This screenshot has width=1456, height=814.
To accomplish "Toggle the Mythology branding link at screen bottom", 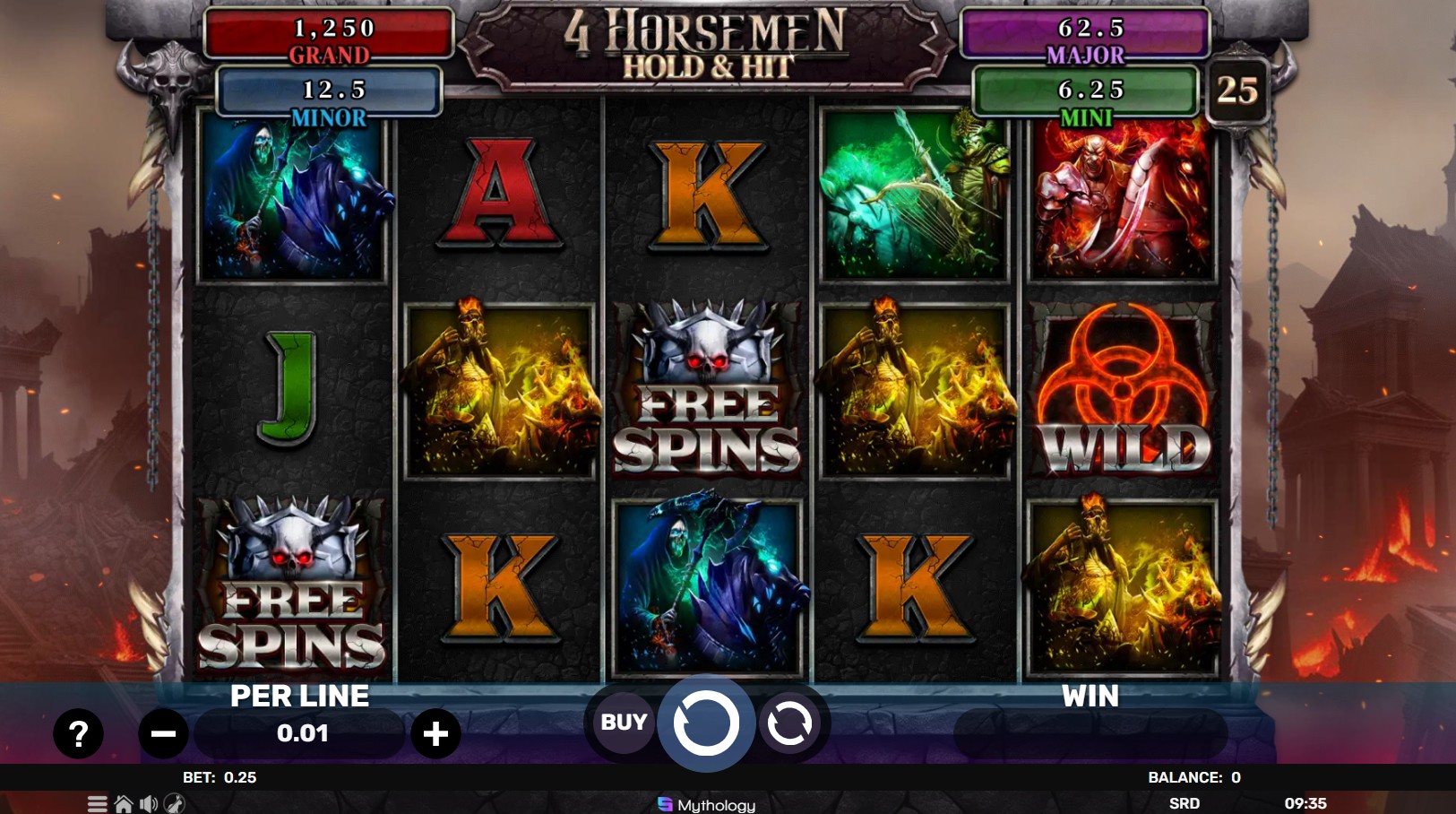I will [707, 804].
